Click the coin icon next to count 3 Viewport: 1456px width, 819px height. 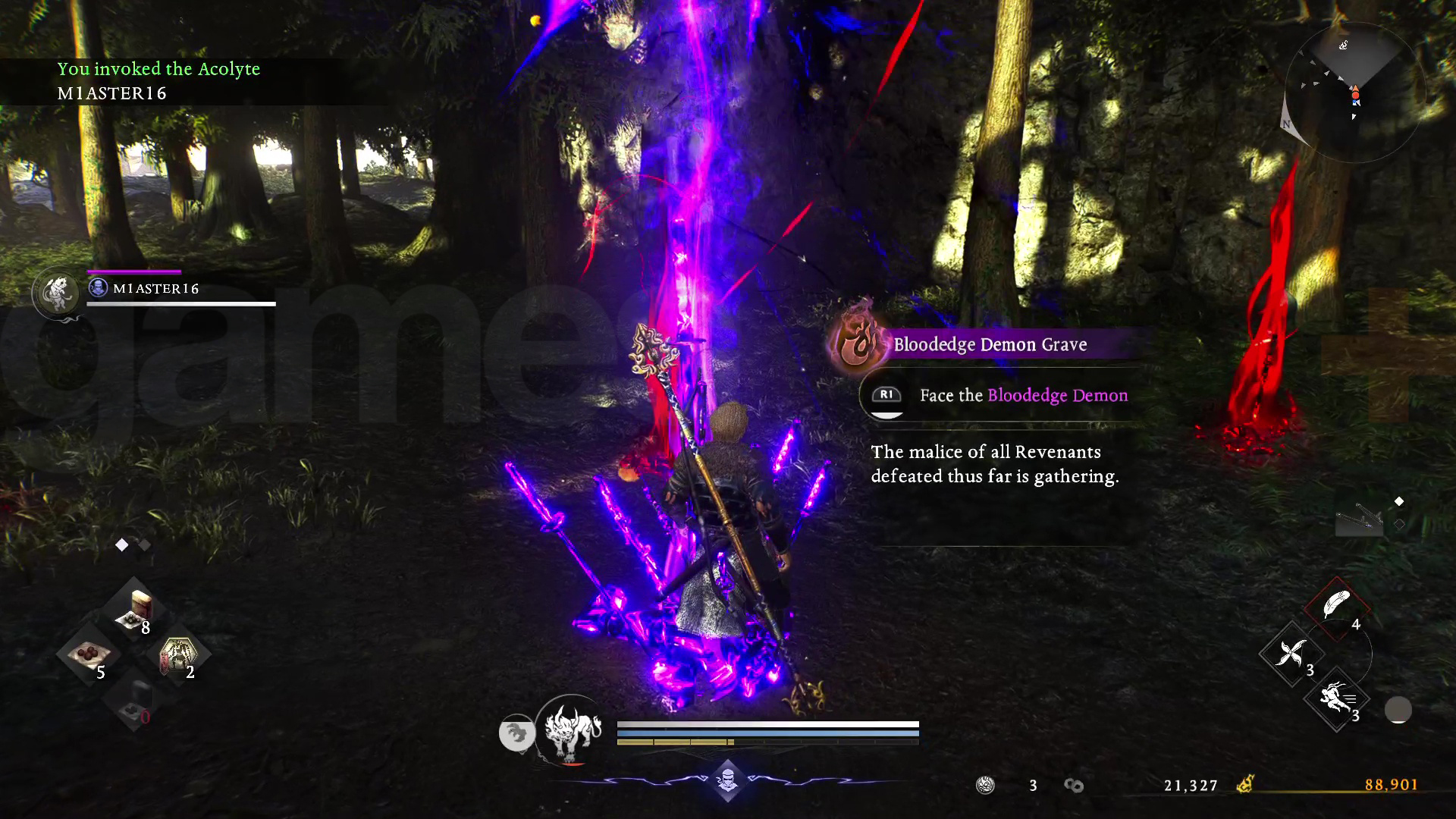(x=986, y=786)
